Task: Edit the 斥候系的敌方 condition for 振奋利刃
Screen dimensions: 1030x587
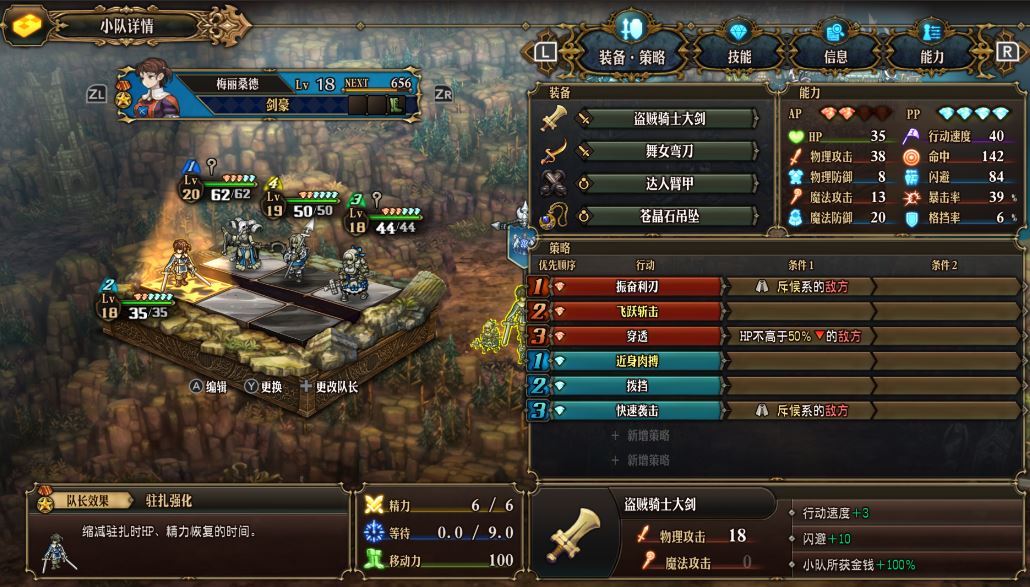Action: pyautogui.click(x=800, y=287)
